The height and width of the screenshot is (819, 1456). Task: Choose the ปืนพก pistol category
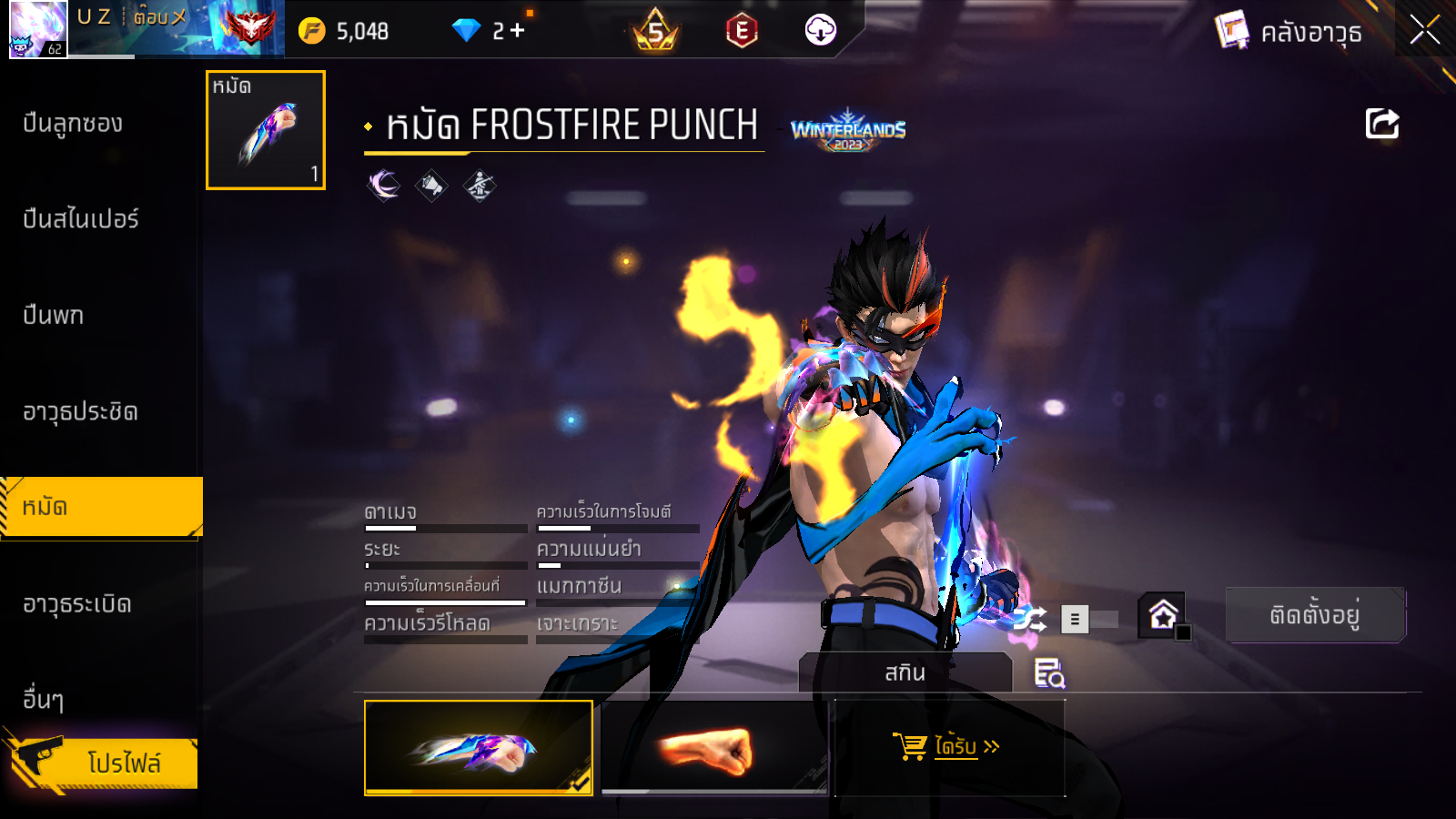pos(54,316)
